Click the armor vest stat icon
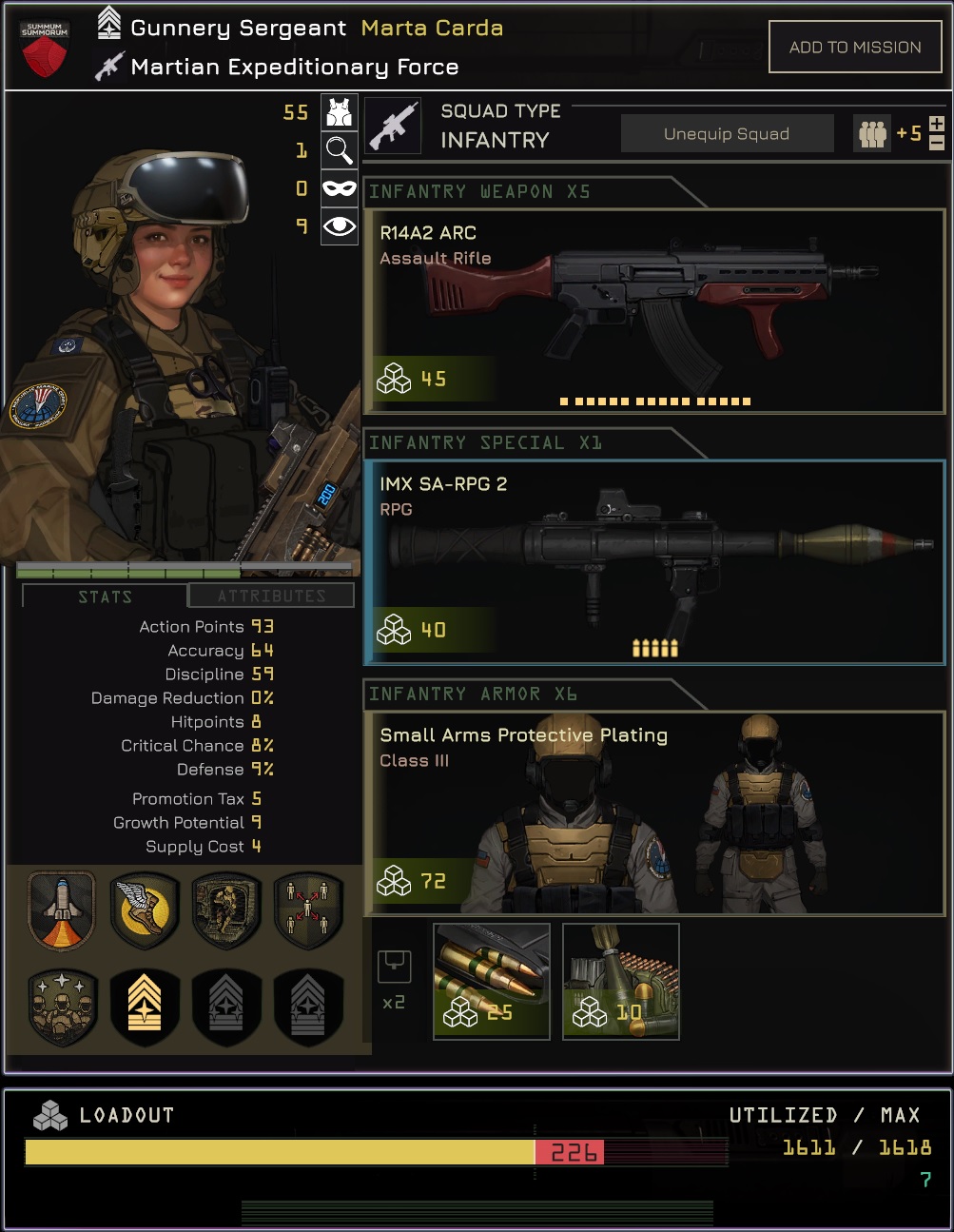 click(x=340, y=112)
